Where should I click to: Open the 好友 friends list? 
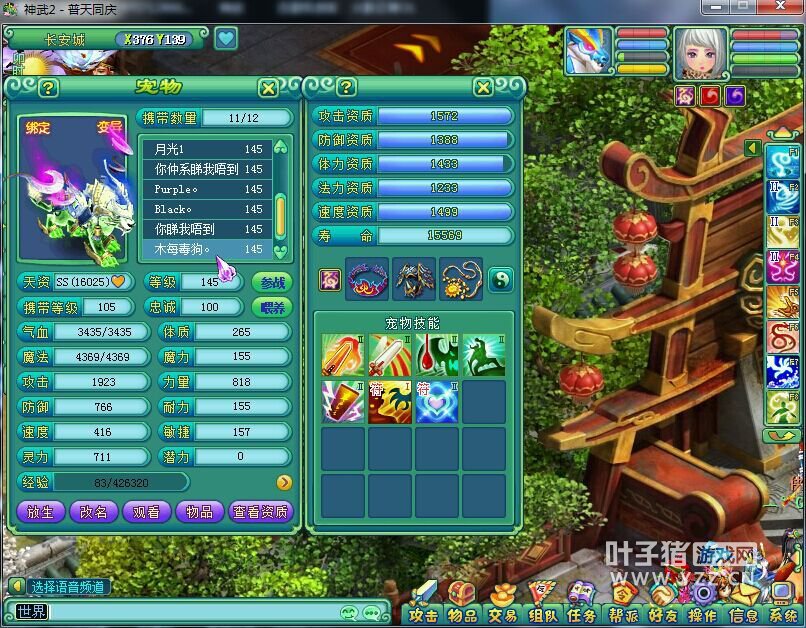(661, 614)
